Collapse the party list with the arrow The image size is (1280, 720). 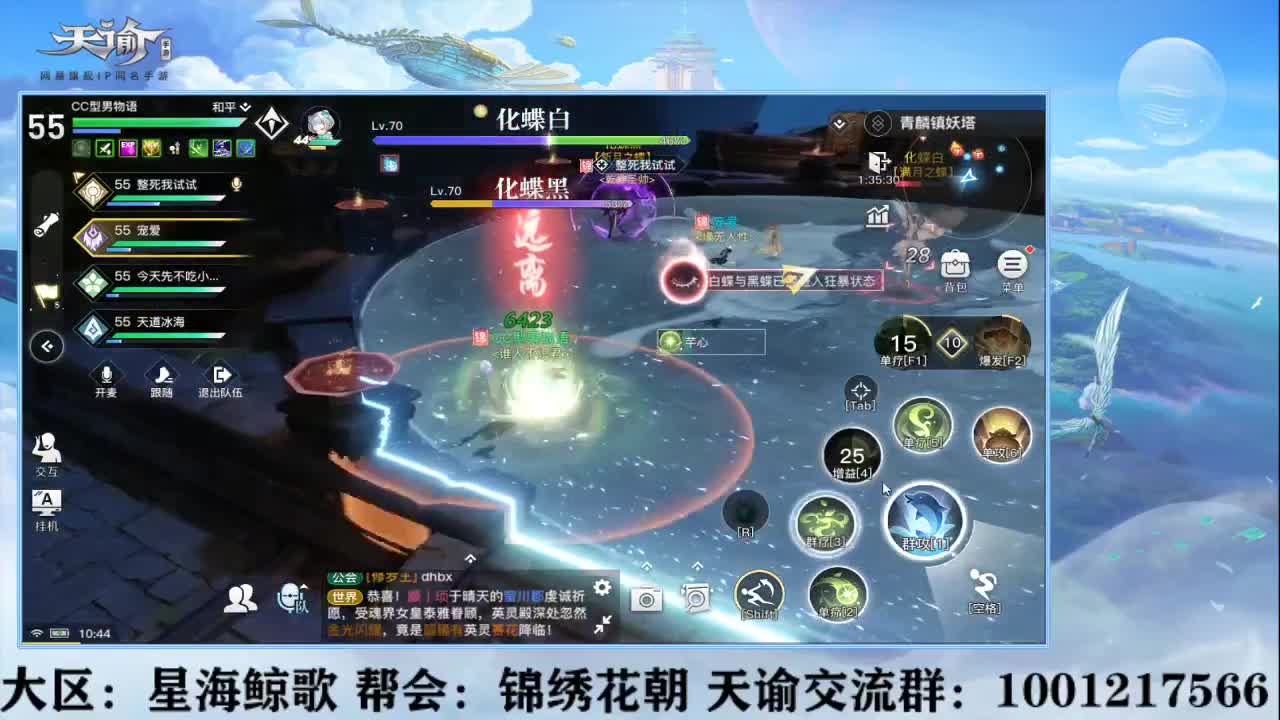tap(46, 345)
